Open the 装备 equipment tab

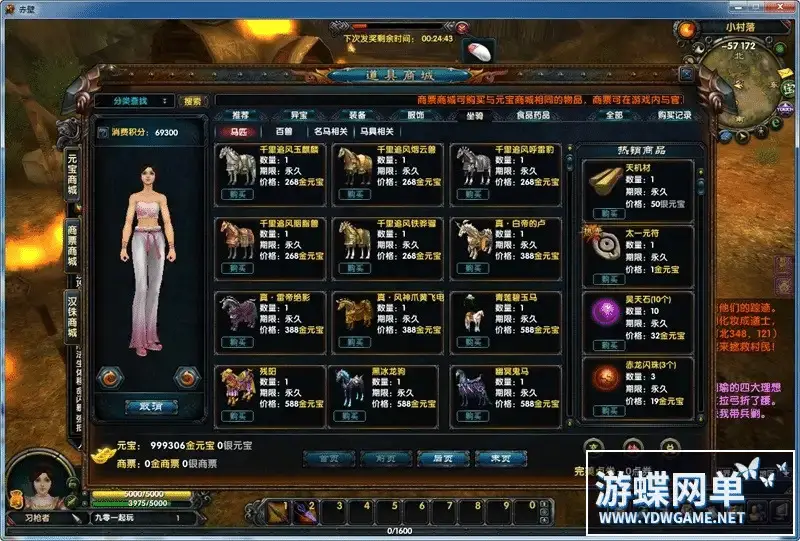pos(356,115)
